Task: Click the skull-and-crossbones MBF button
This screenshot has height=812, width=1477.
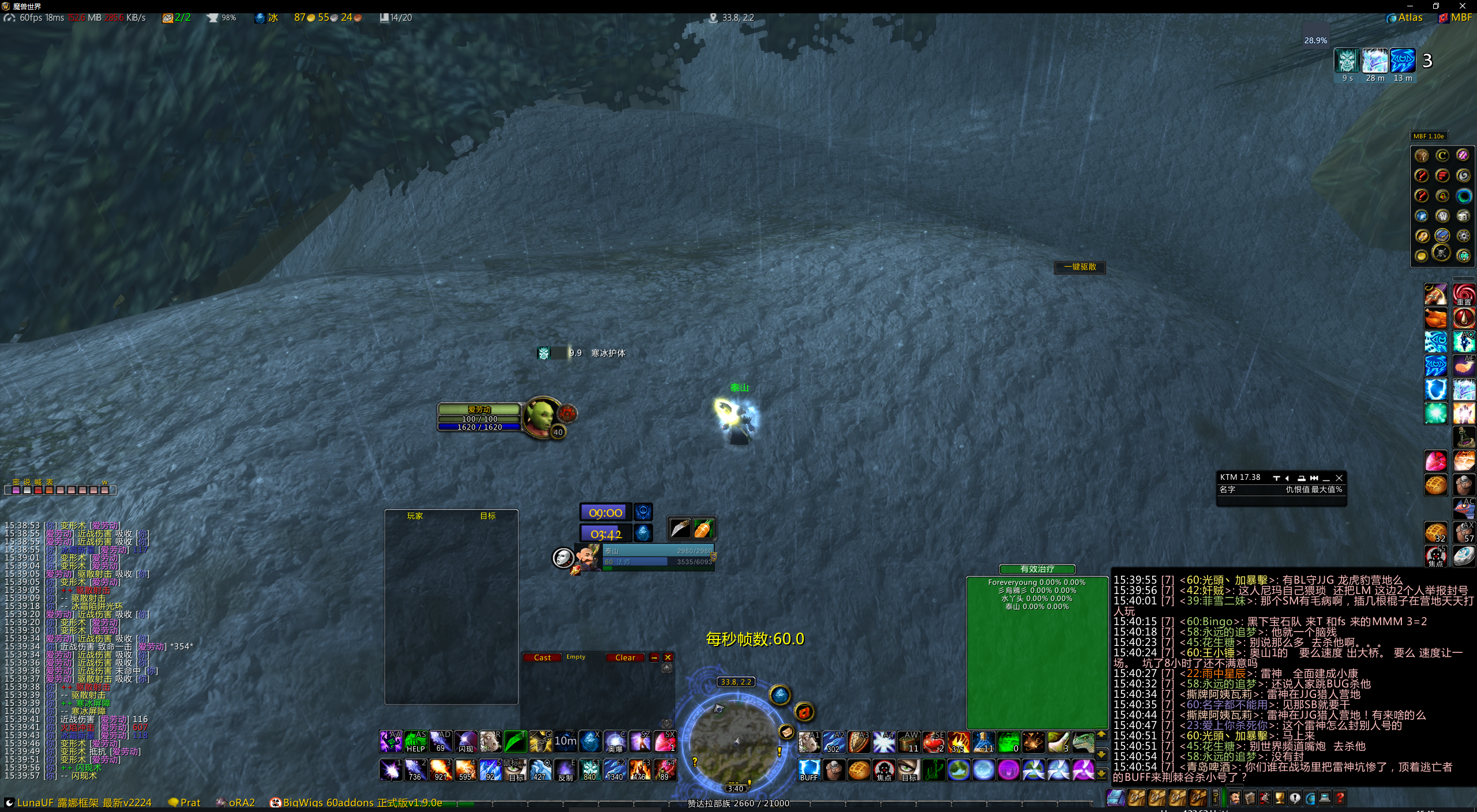Action: click(1442, 254)
